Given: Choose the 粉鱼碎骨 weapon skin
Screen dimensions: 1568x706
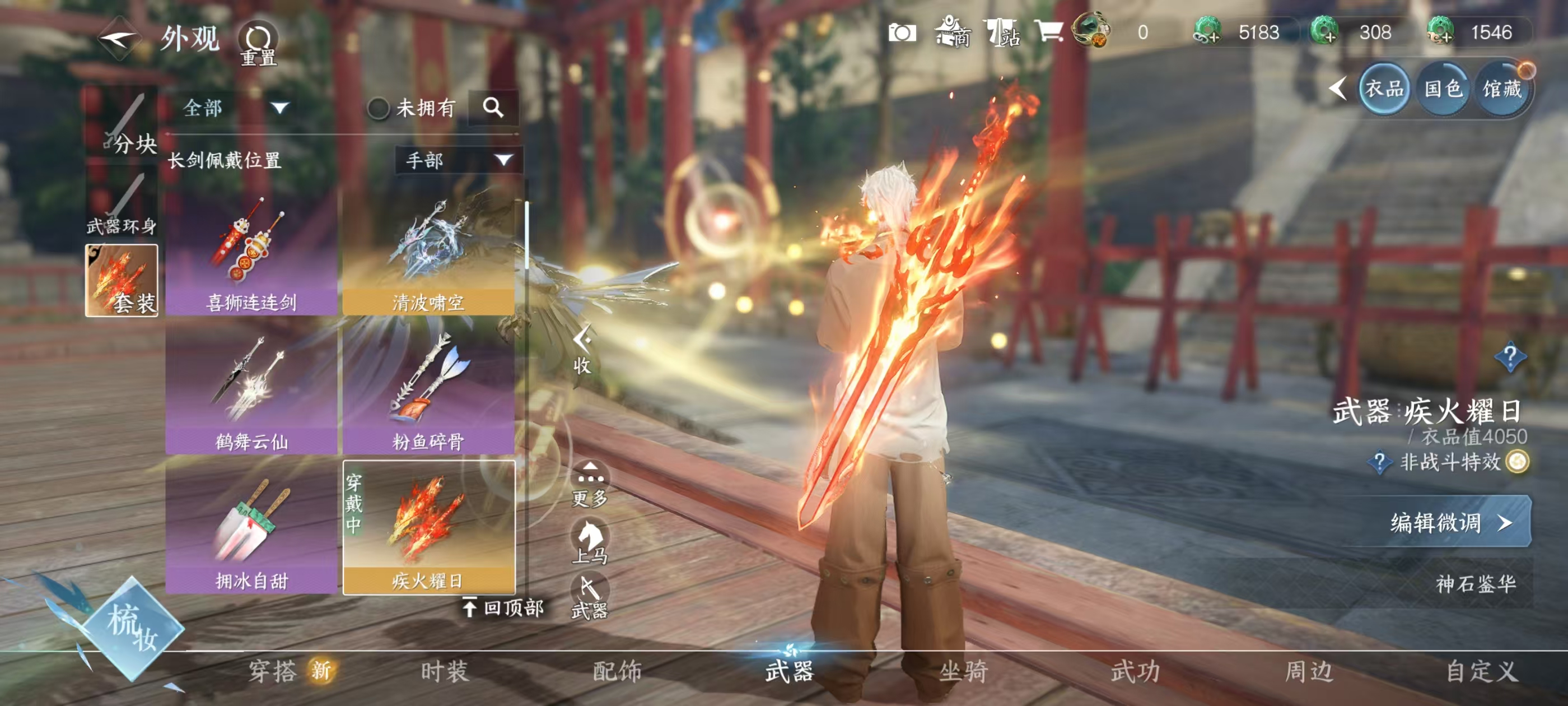Looking at the screenshot, I should tap(428, 390).
